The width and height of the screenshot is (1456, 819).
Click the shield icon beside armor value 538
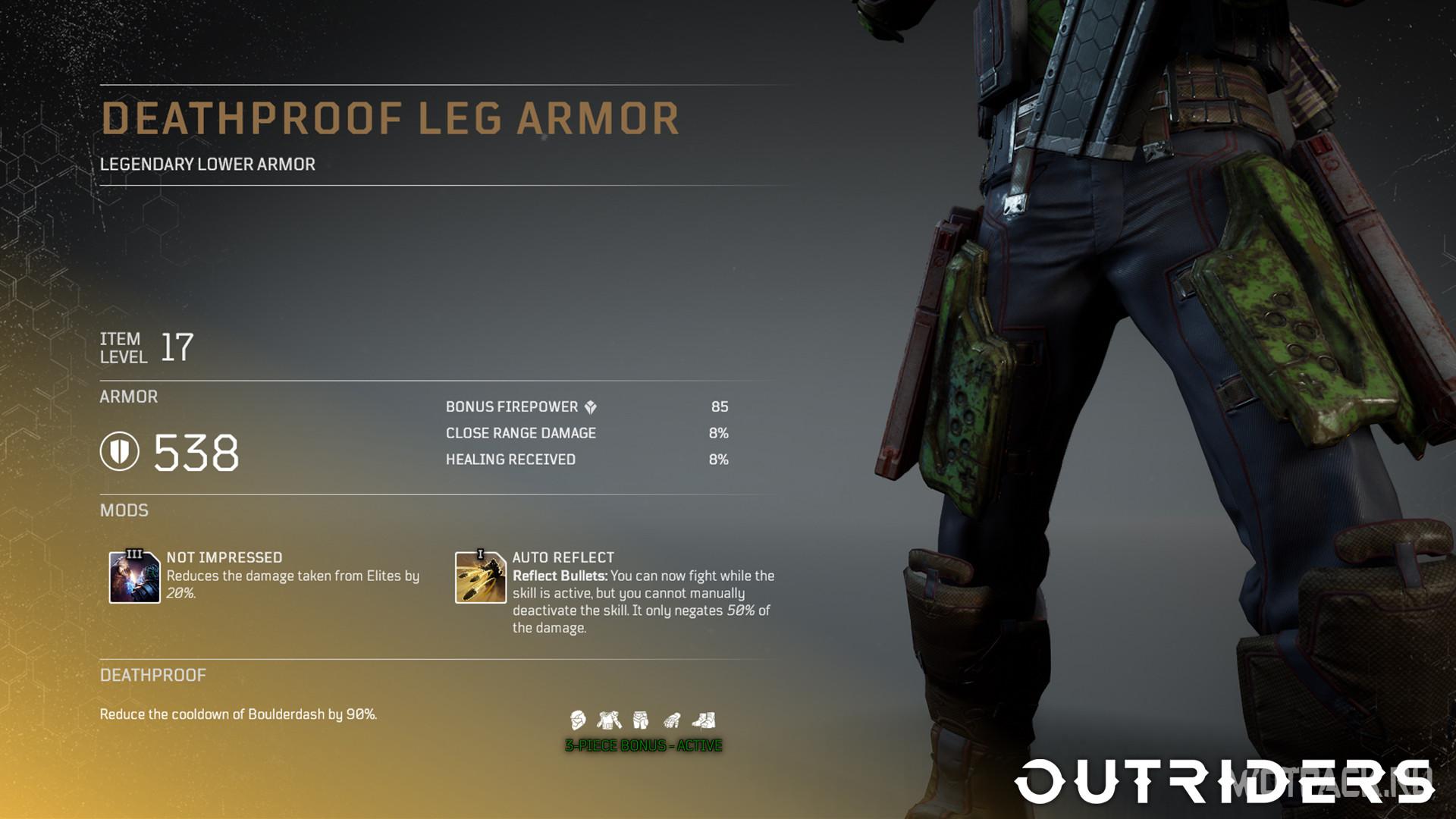[x=120, y=453]
